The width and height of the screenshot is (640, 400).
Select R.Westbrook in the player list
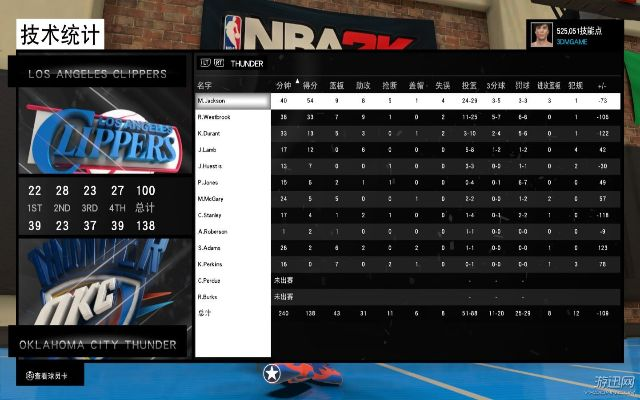coord(232,118)
